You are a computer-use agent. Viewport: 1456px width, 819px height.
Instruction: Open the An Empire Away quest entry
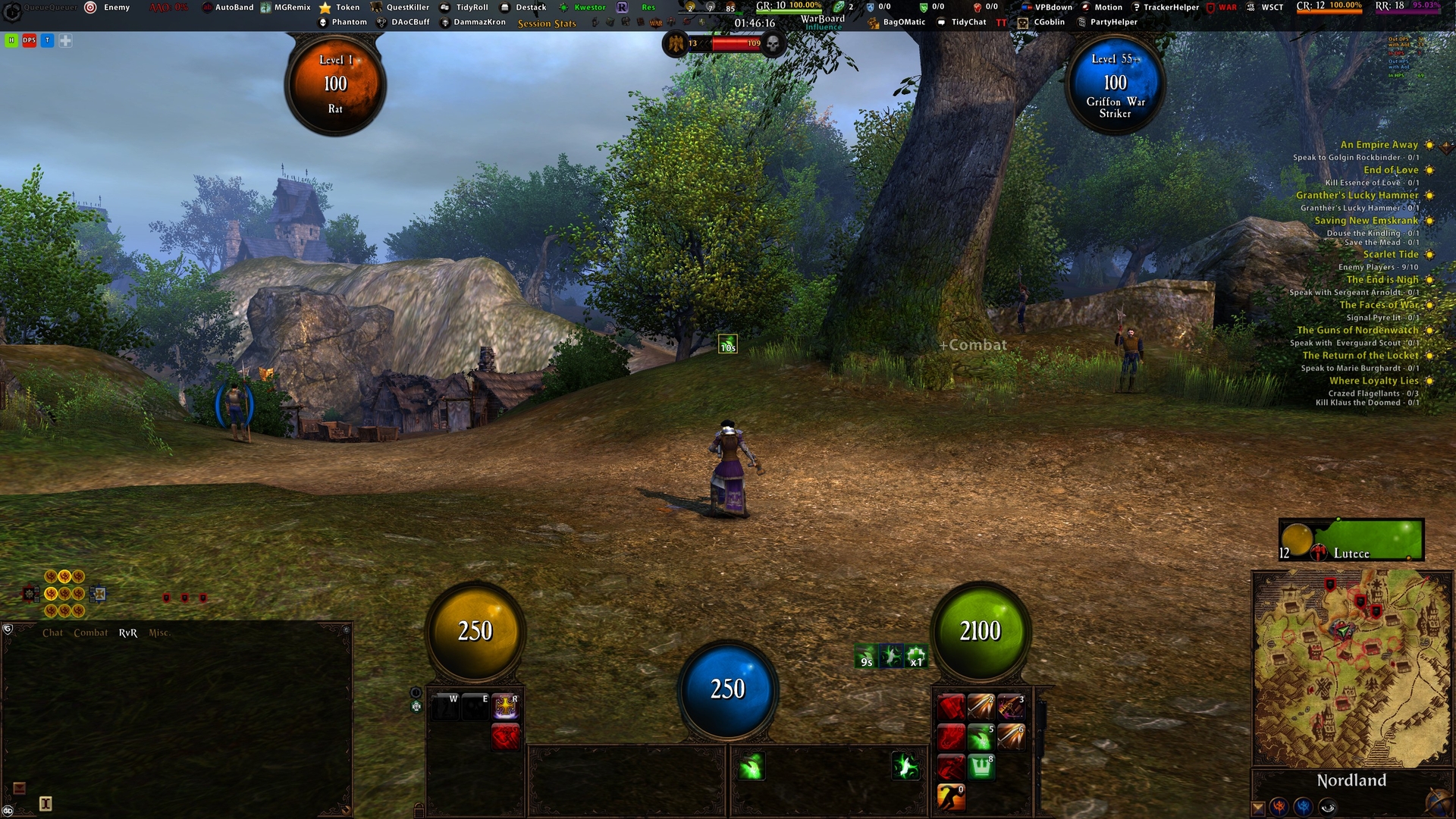point(1378,145)
